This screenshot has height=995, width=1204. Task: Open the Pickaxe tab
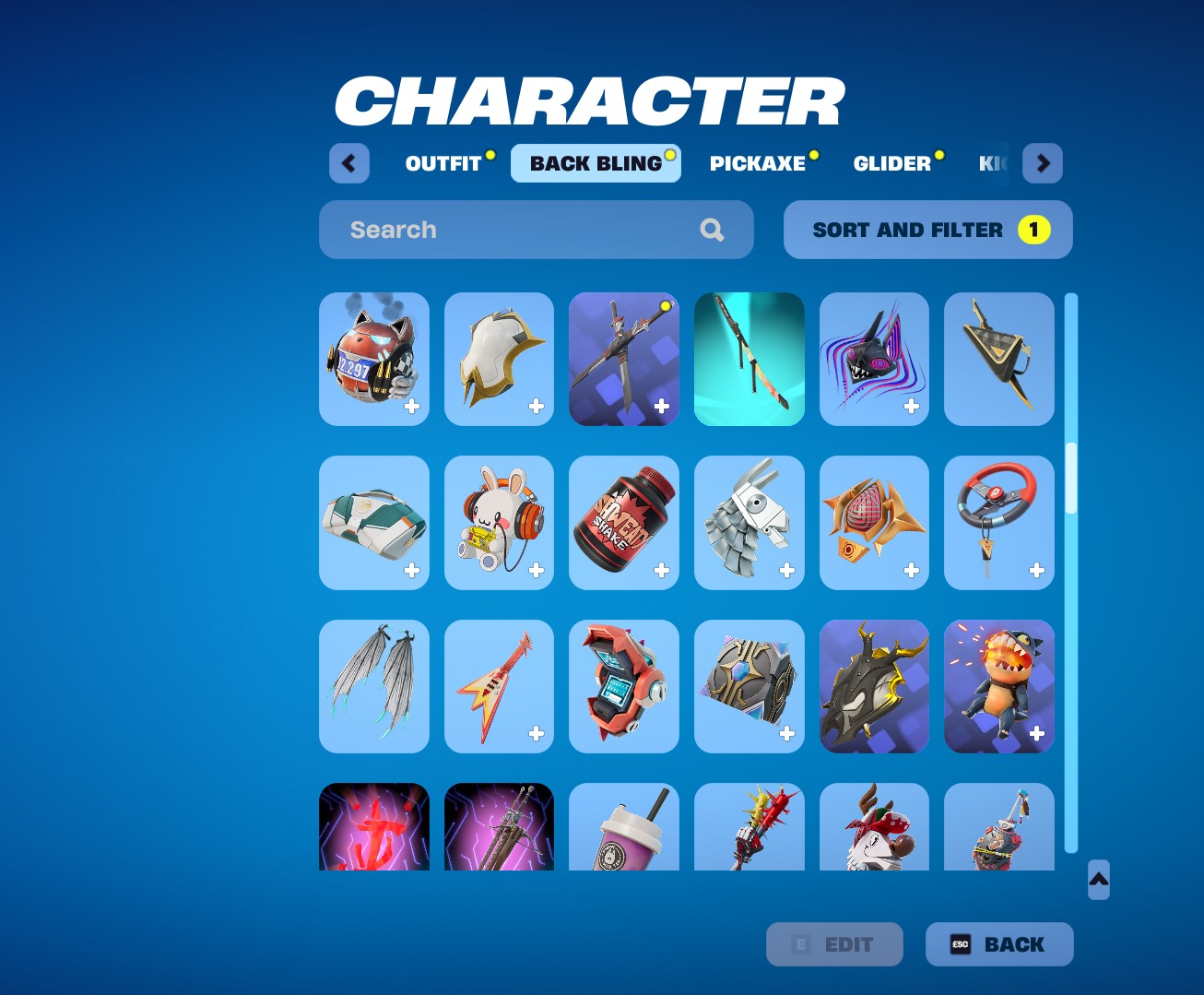(x=758, y=164)
